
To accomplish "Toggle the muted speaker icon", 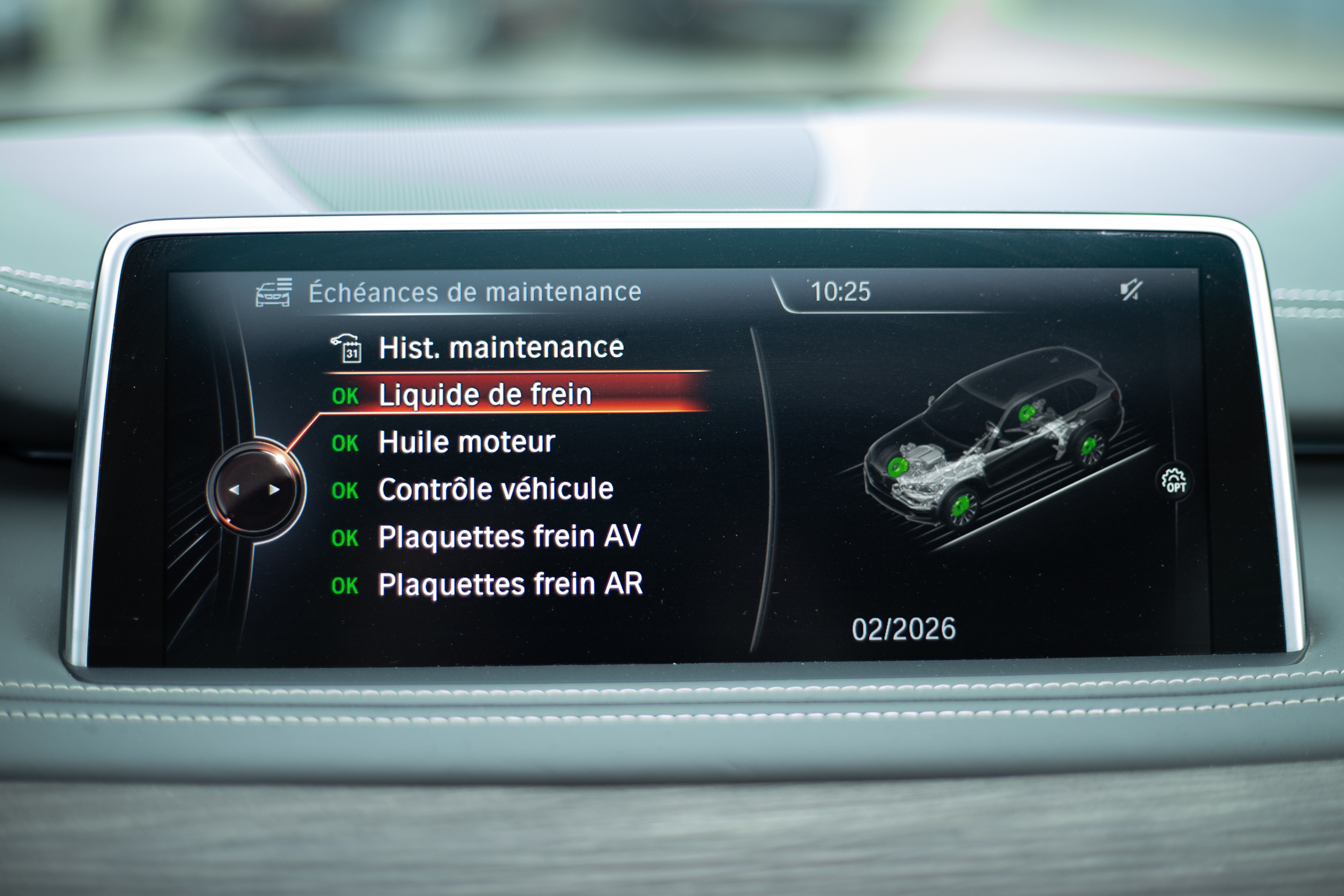I will [x=1130, y=291].
